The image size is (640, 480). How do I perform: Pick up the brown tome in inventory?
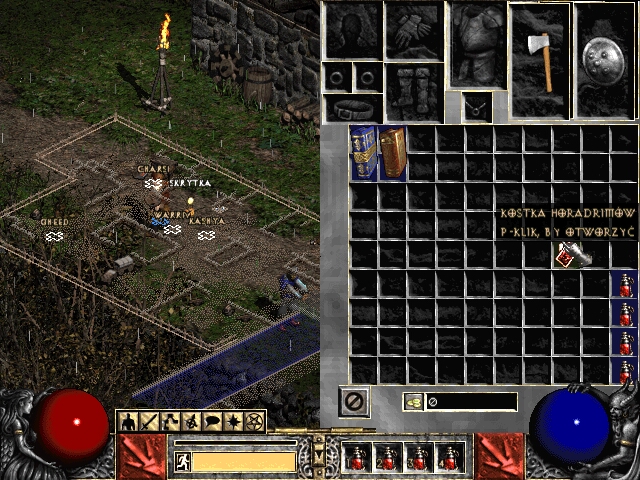coord(392,152)
